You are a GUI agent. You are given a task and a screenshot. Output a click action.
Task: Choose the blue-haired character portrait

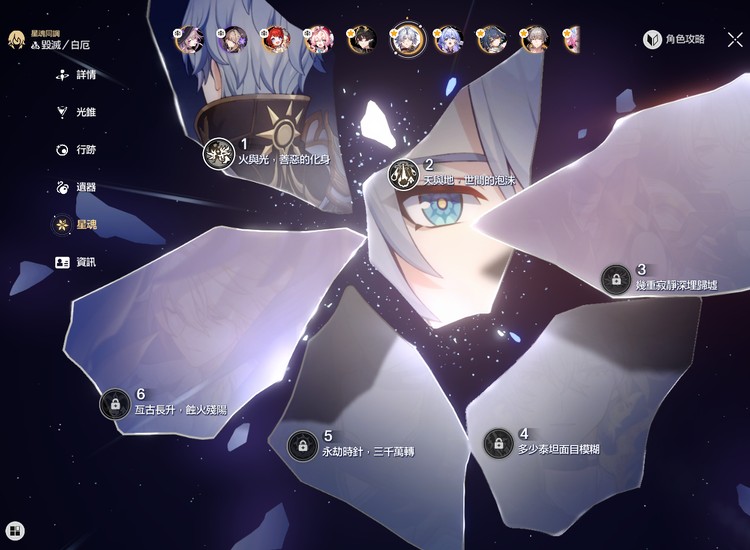click(448, 39)
